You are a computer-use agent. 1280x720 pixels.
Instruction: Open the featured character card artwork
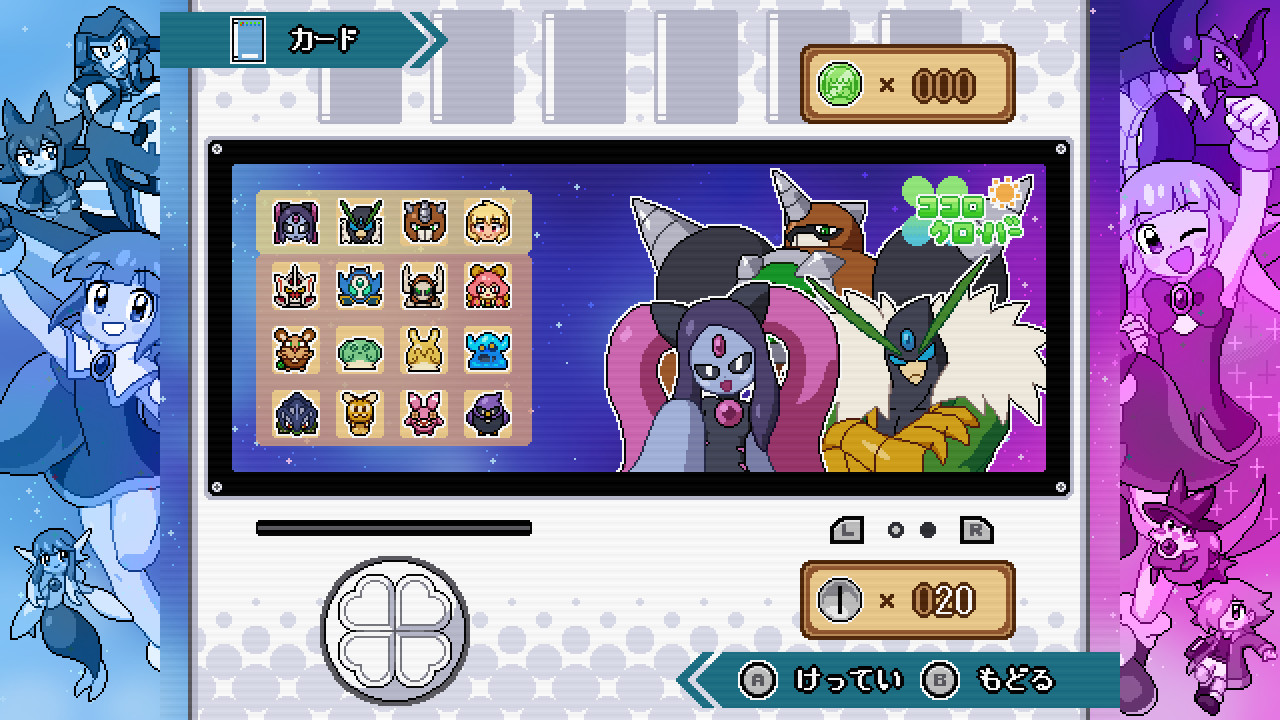coord(820,330)
